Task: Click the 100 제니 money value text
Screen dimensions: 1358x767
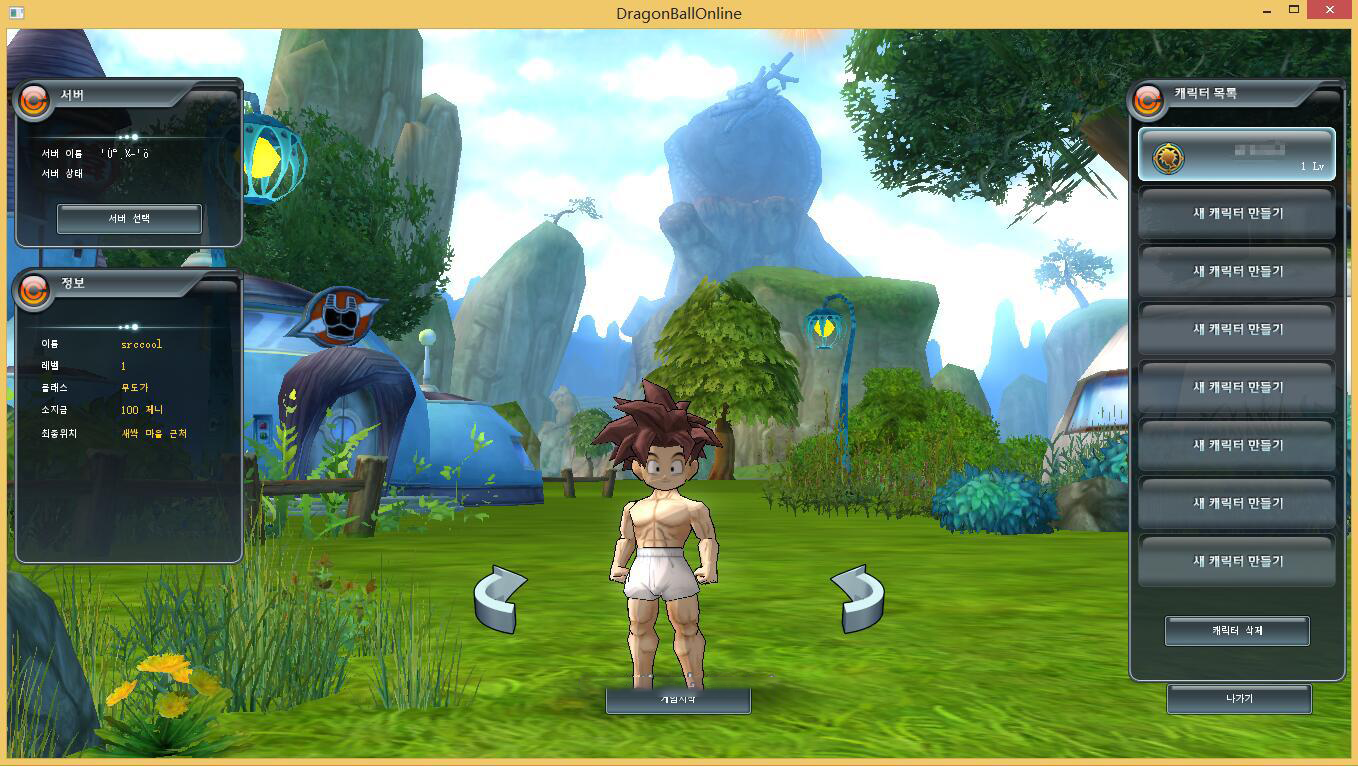Action: click(143, 409)
